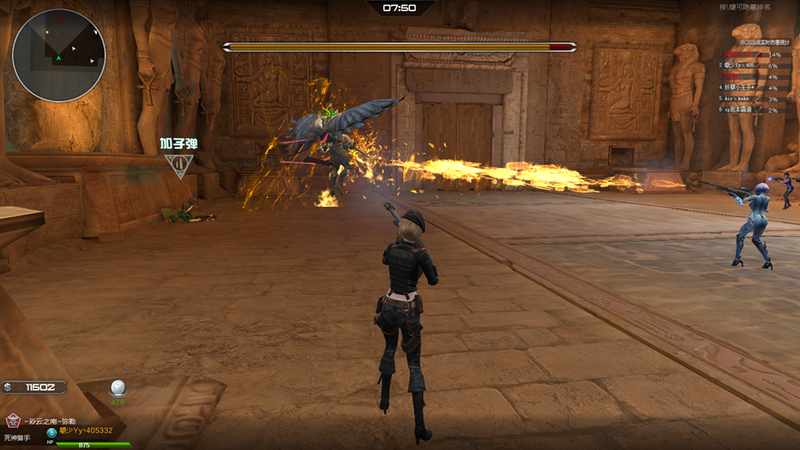Image resolution: width=800 pixels, height=450 pixels.
Task: Select the 加子弹 ammo refill marker
Action: pyautogui.click(x=178, y=165)
